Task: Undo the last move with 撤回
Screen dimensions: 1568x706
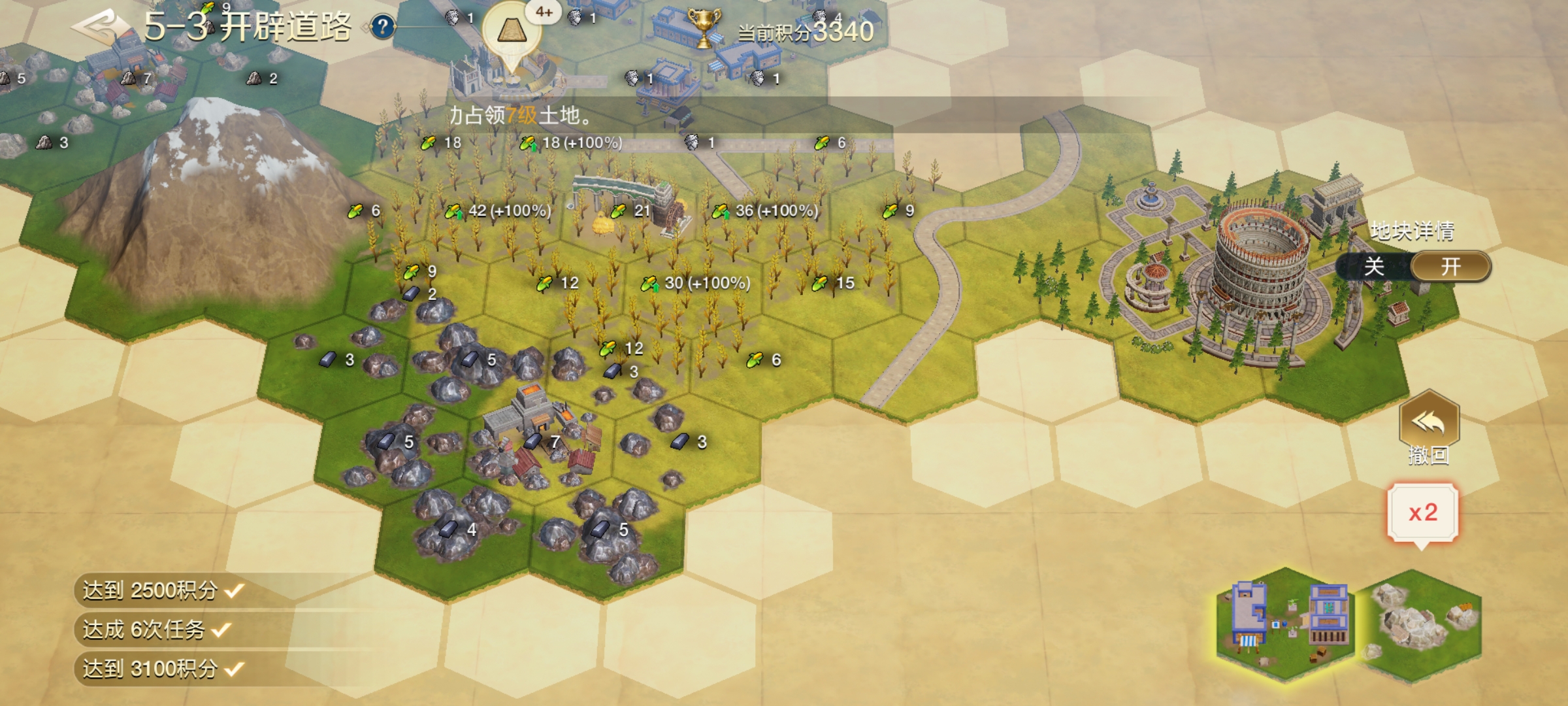Action: [1429, 428]
